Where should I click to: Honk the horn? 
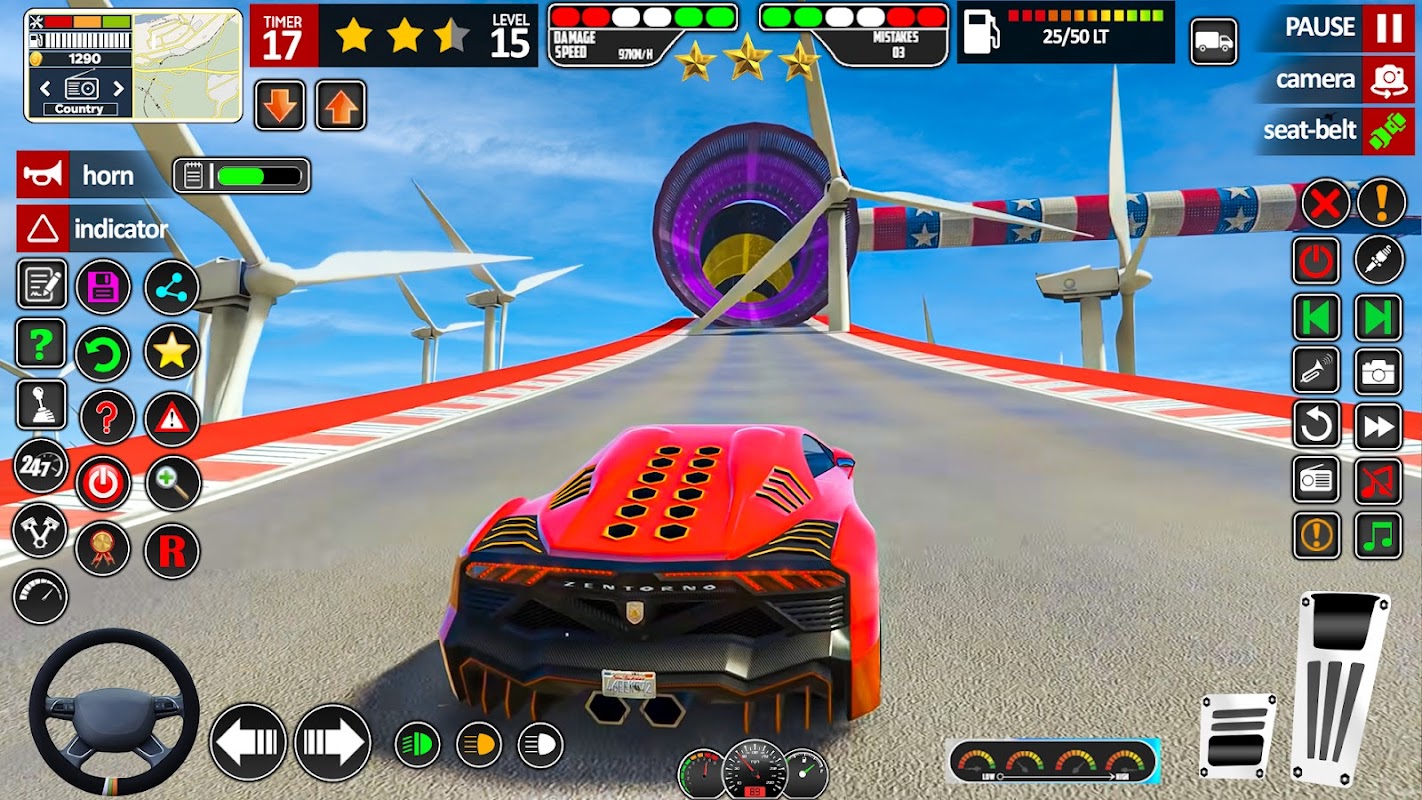point(43,175)
